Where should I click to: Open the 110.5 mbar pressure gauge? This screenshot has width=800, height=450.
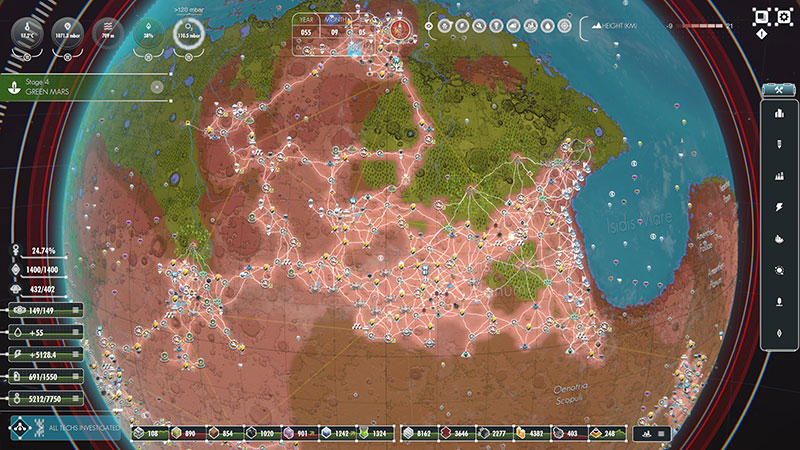pyautogui.click(x=184, y=33)
